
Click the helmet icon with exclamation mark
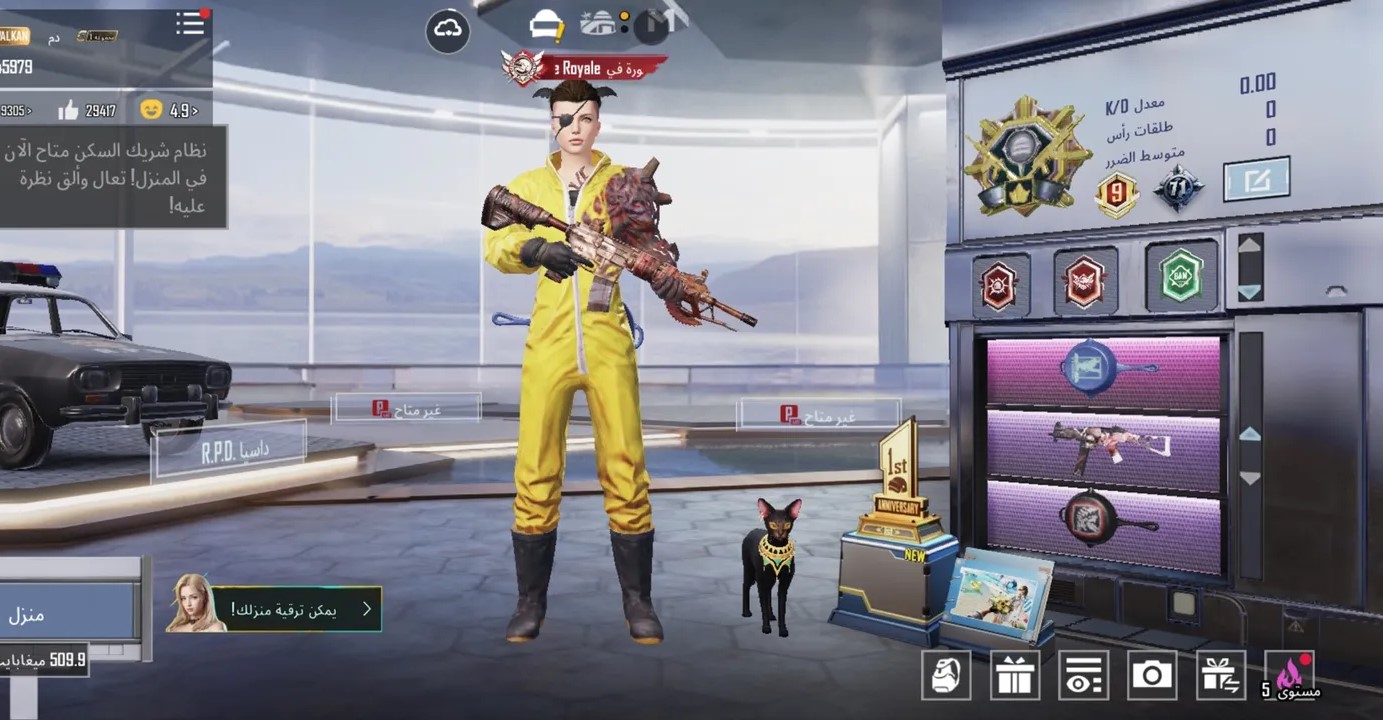click(x=547, y=27)
